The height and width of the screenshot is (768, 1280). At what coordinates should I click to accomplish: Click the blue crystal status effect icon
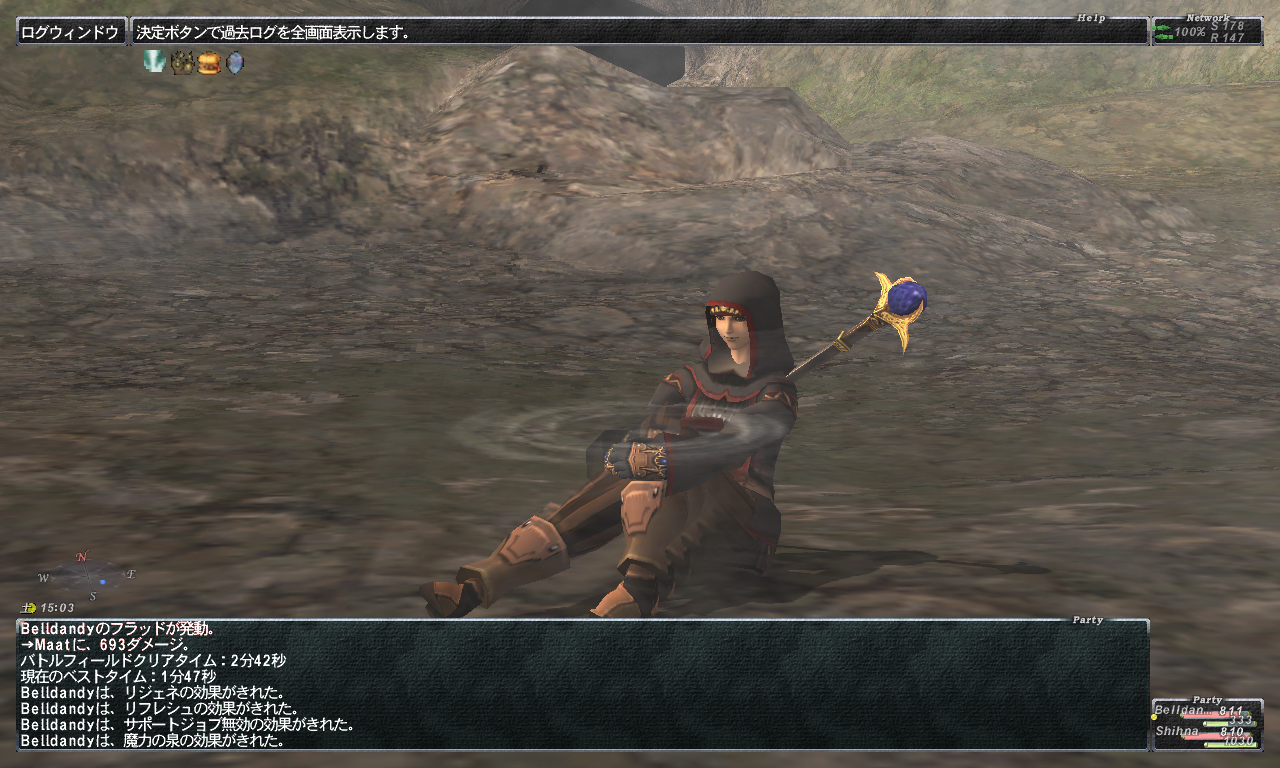pos(234,63)
